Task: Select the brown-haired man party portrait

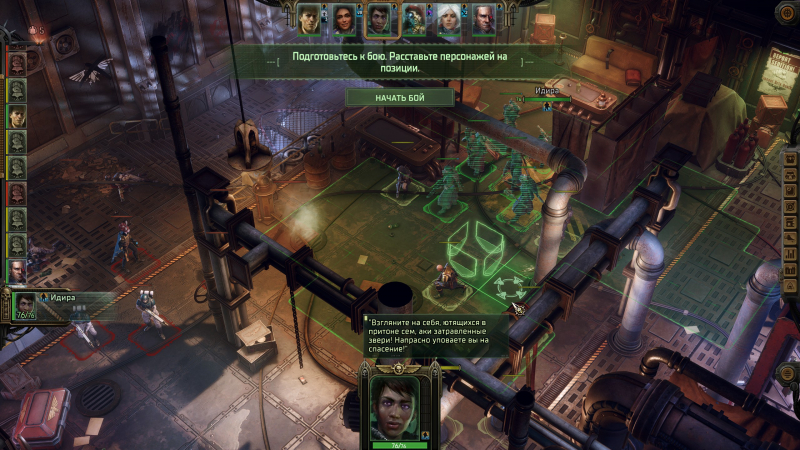Action: click(309, 18)
